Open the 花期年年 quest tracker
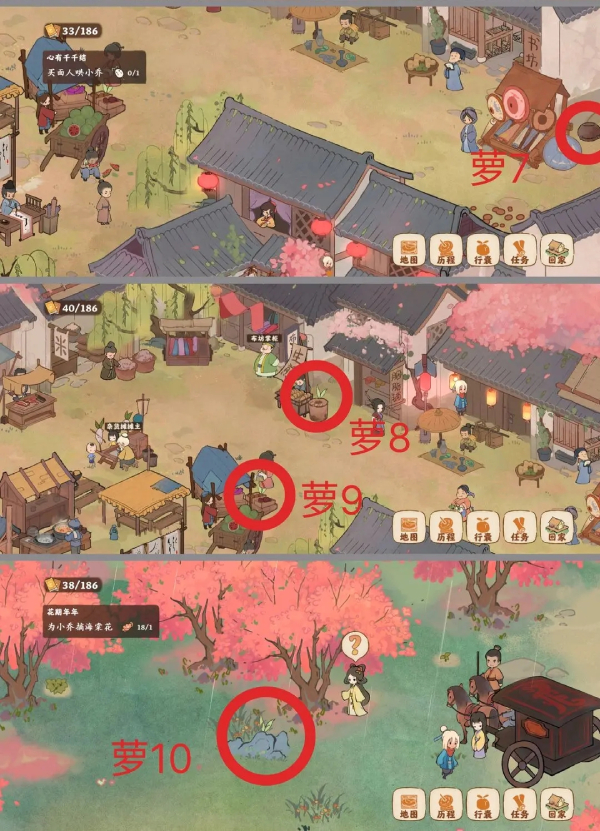Viewport: 600px width, 831px height. 94,620
